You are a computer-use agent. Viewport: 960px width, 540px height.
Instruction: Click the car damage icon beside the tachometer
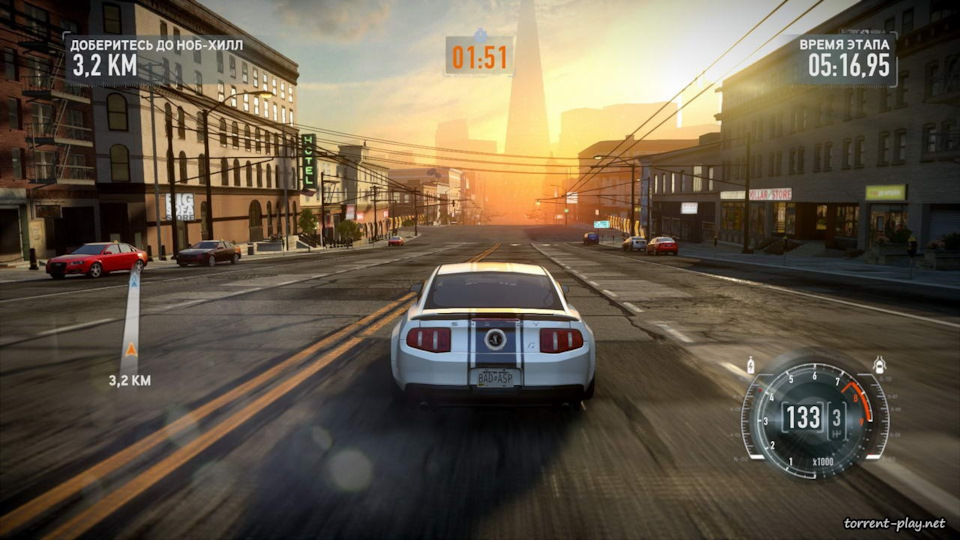click(879, 365)
